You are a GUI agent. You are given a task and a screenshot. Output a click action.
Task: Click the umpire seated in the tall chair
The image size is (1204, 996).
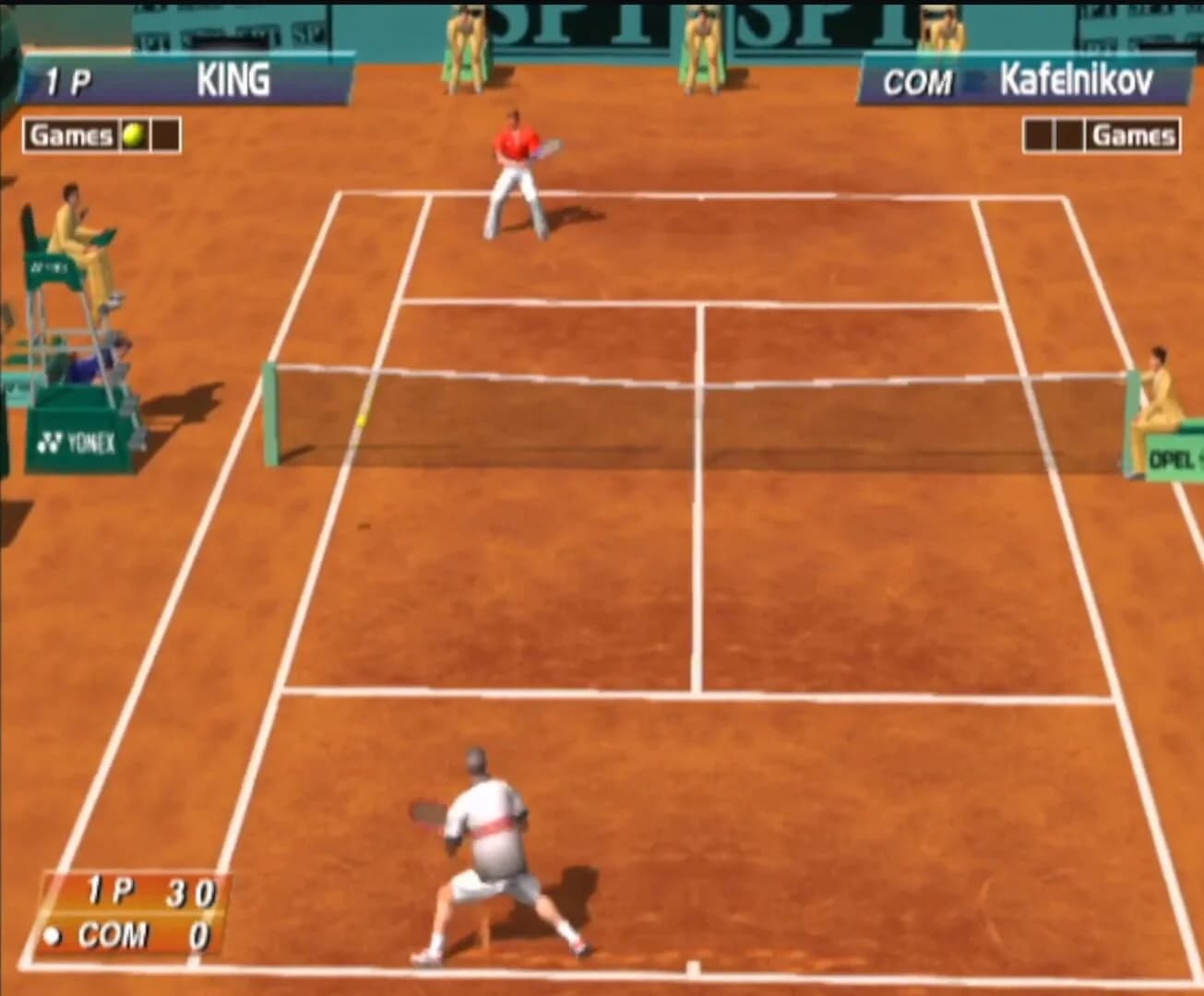click(69, 231)
